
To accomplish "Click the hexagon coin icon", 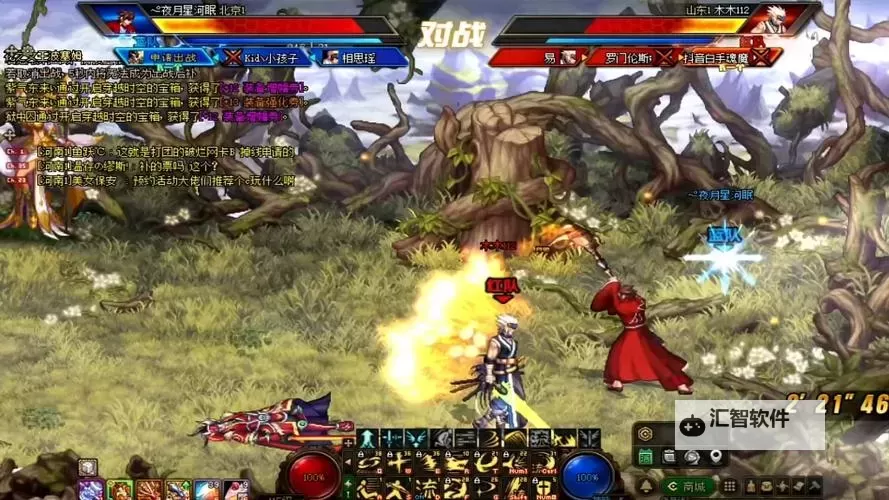I will point(646,434).
